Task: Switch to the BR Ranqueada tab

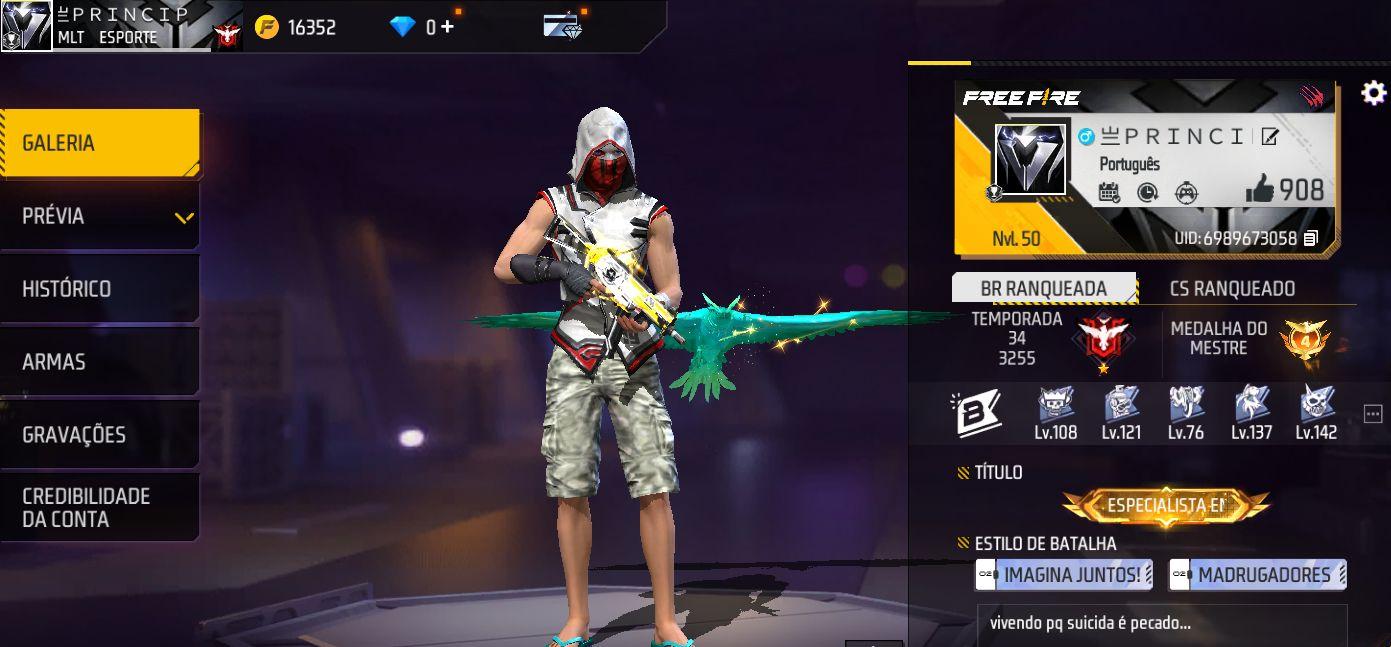Action: [x=1043, y=288]
